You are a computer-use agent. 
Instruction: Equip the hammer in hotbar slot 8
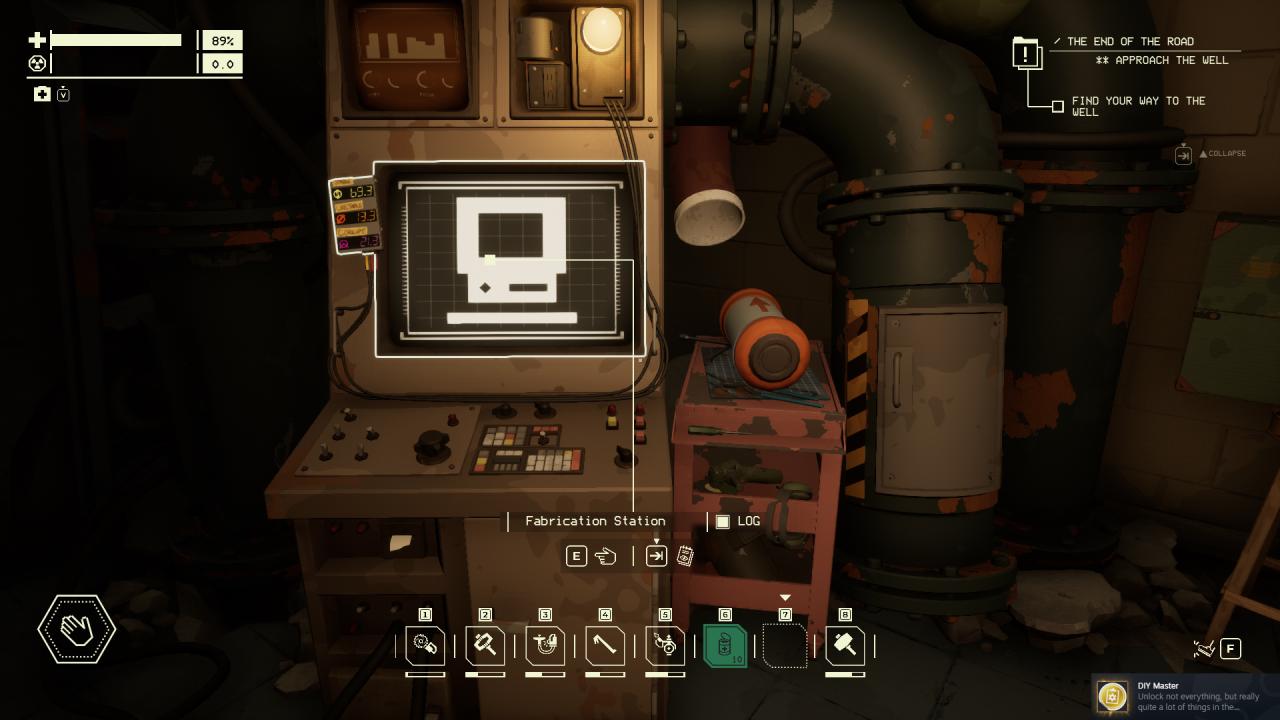(x=845, y=646)
